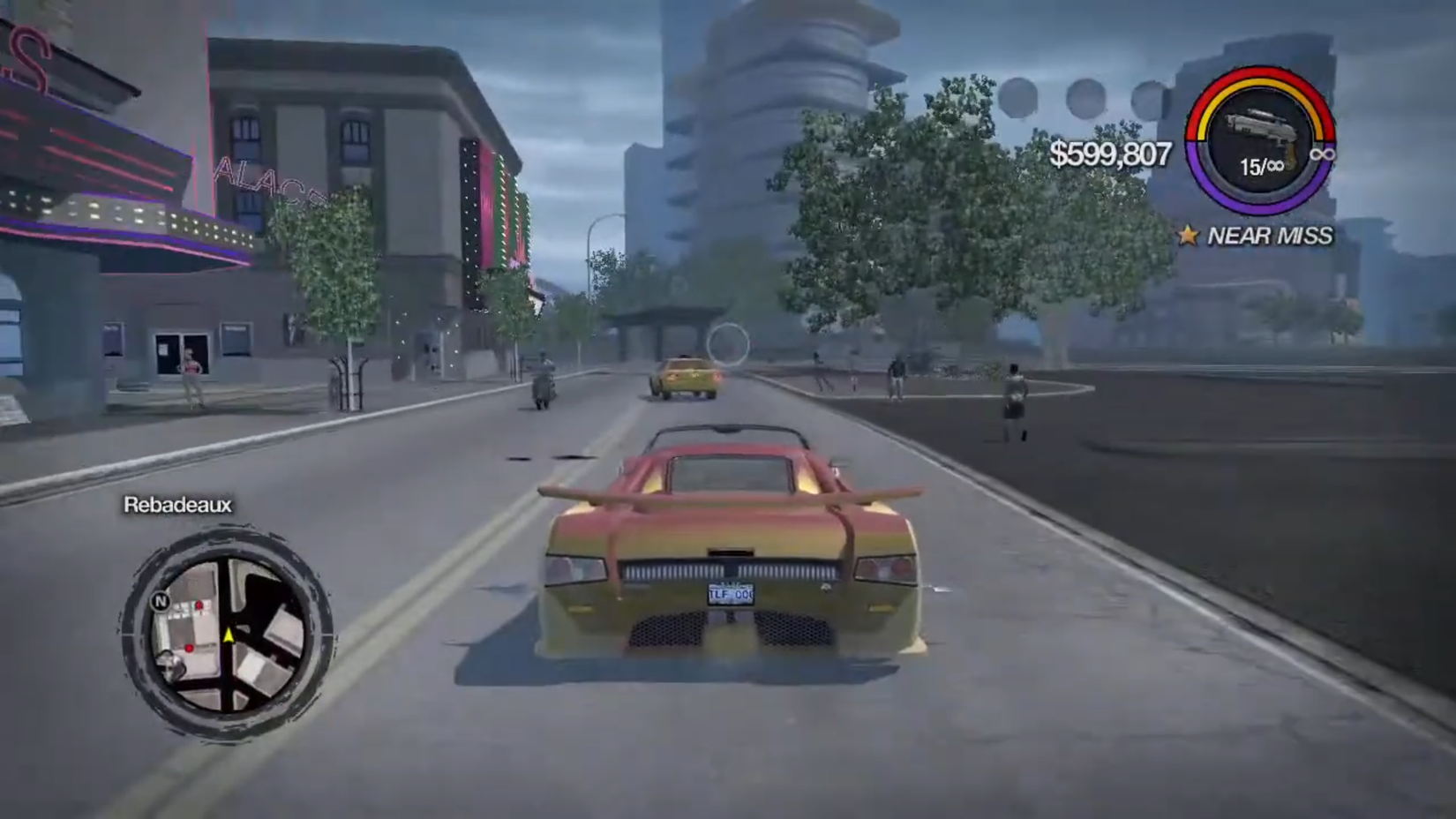Click the gold star beside NEAR MISS
Viewport: 1456px width, 819px height.
click(x=1189, y=236)
